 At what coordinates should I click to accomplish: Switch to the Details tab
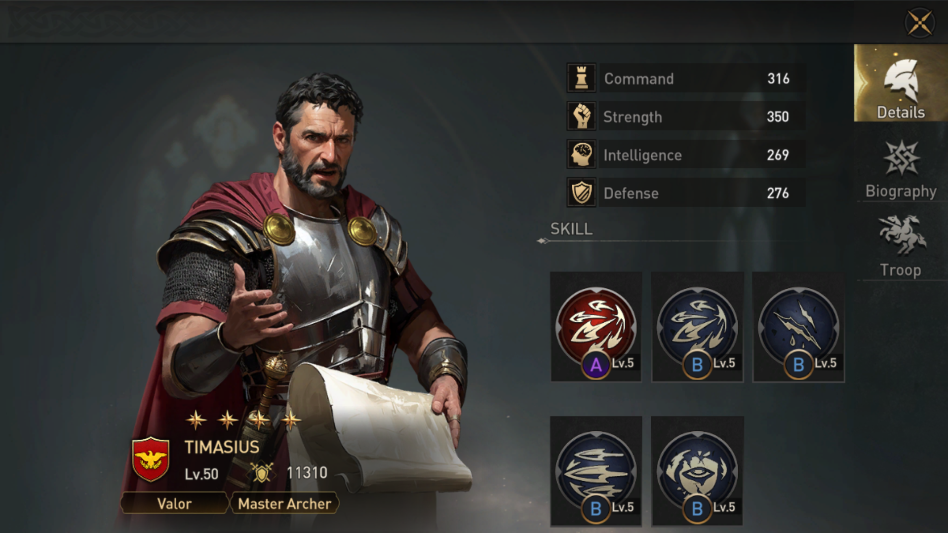[900, 84]
